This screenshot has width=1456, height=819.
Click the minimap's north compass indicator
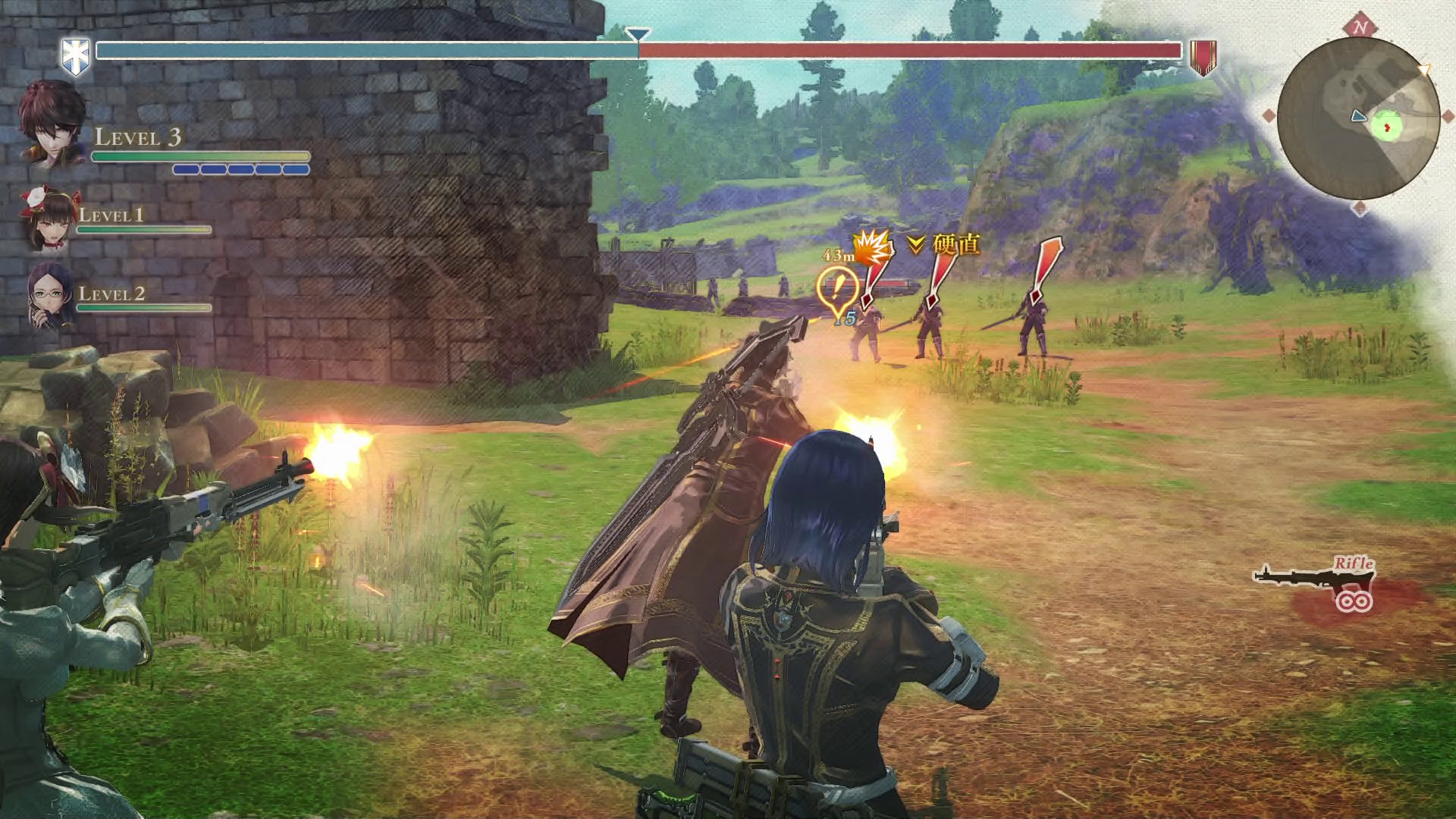click(1360, 27)
